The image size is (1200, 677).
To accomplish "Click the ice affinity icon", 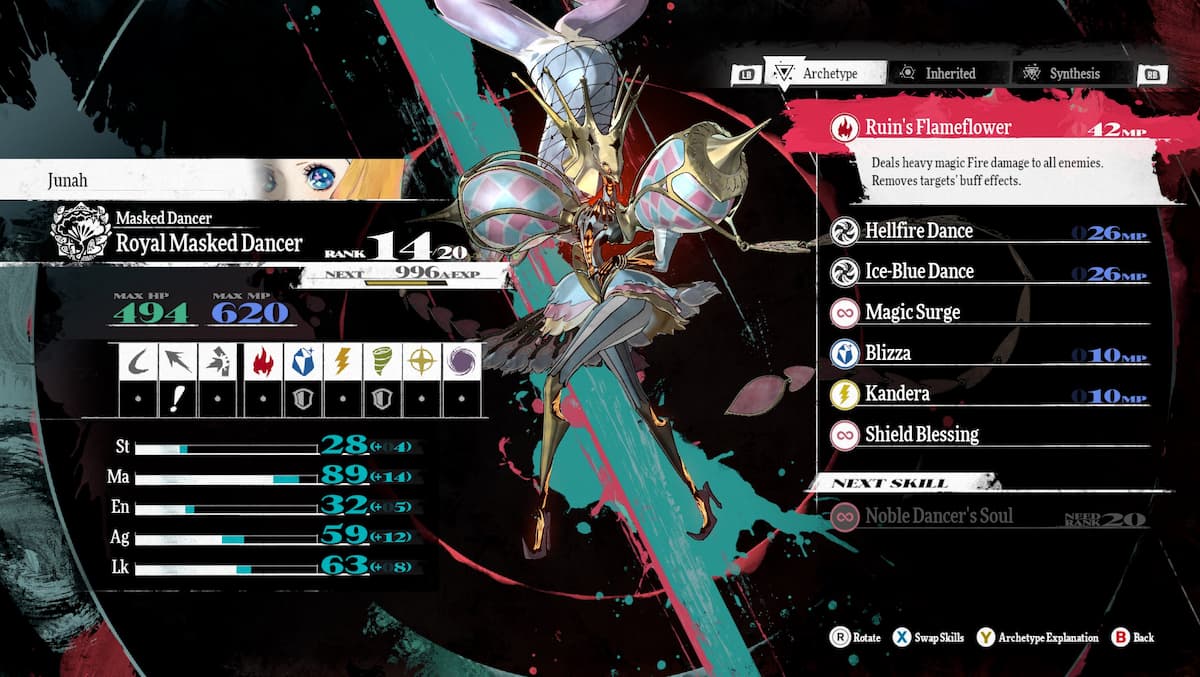I will click(301, 361).
